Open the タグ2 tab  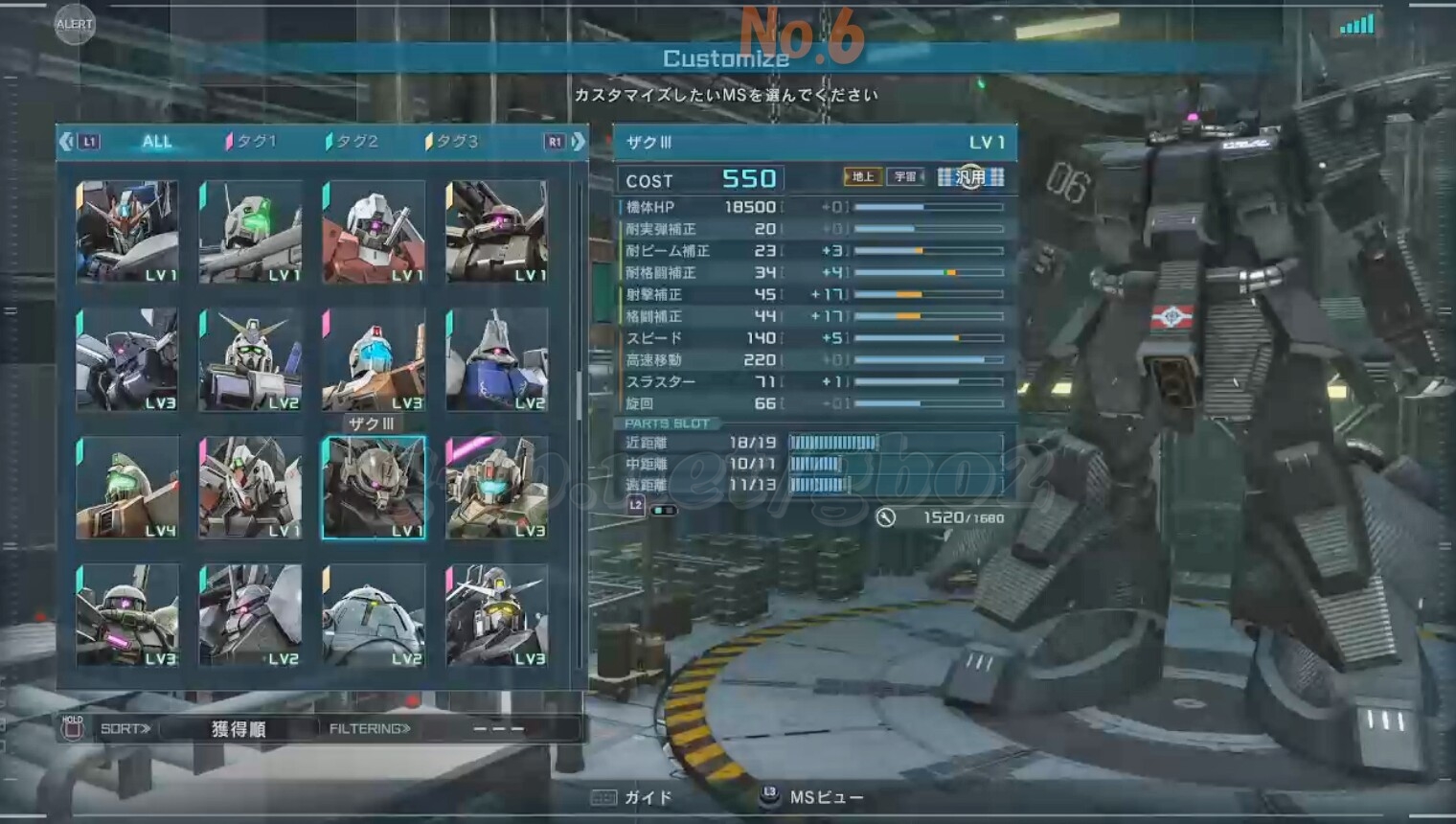(356, 142)
